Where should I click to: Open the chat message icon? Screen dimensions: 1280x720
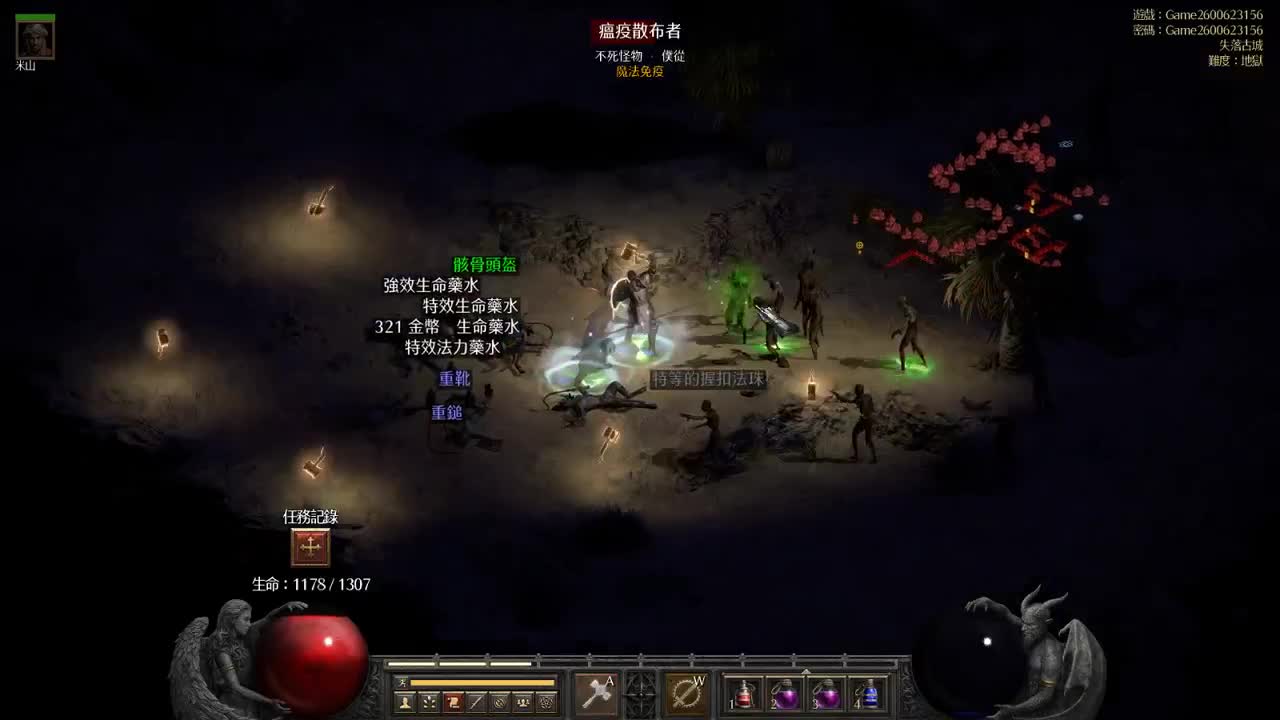(x=476, y=700)
